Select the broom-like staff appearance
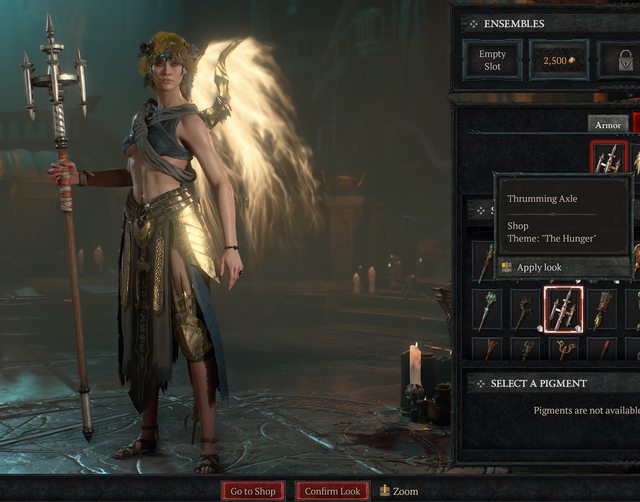This screenshot has height=502, width=640. click(602, 309)
